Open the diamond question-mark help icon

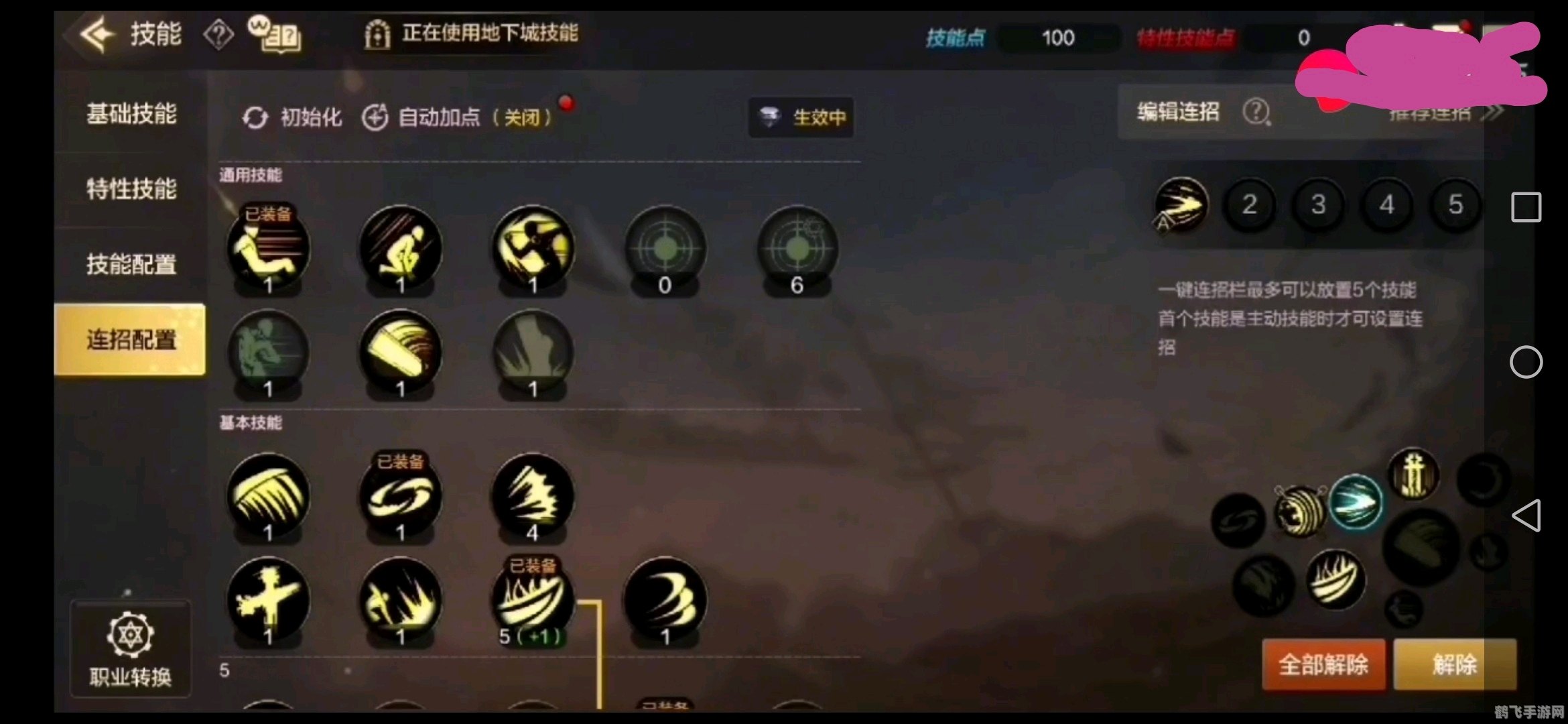pos(218,34)
